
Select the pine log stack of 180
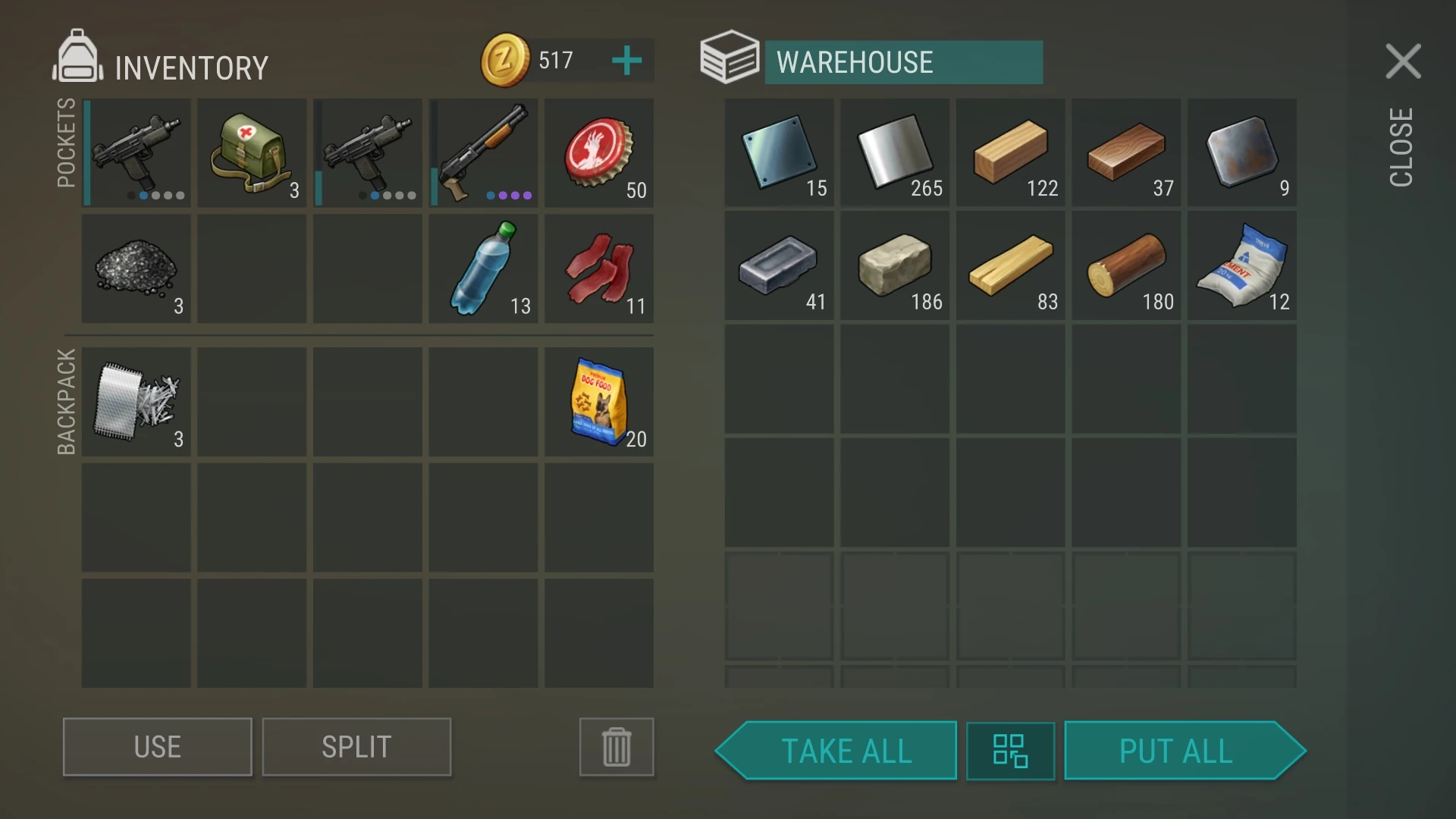point(1126,267)
